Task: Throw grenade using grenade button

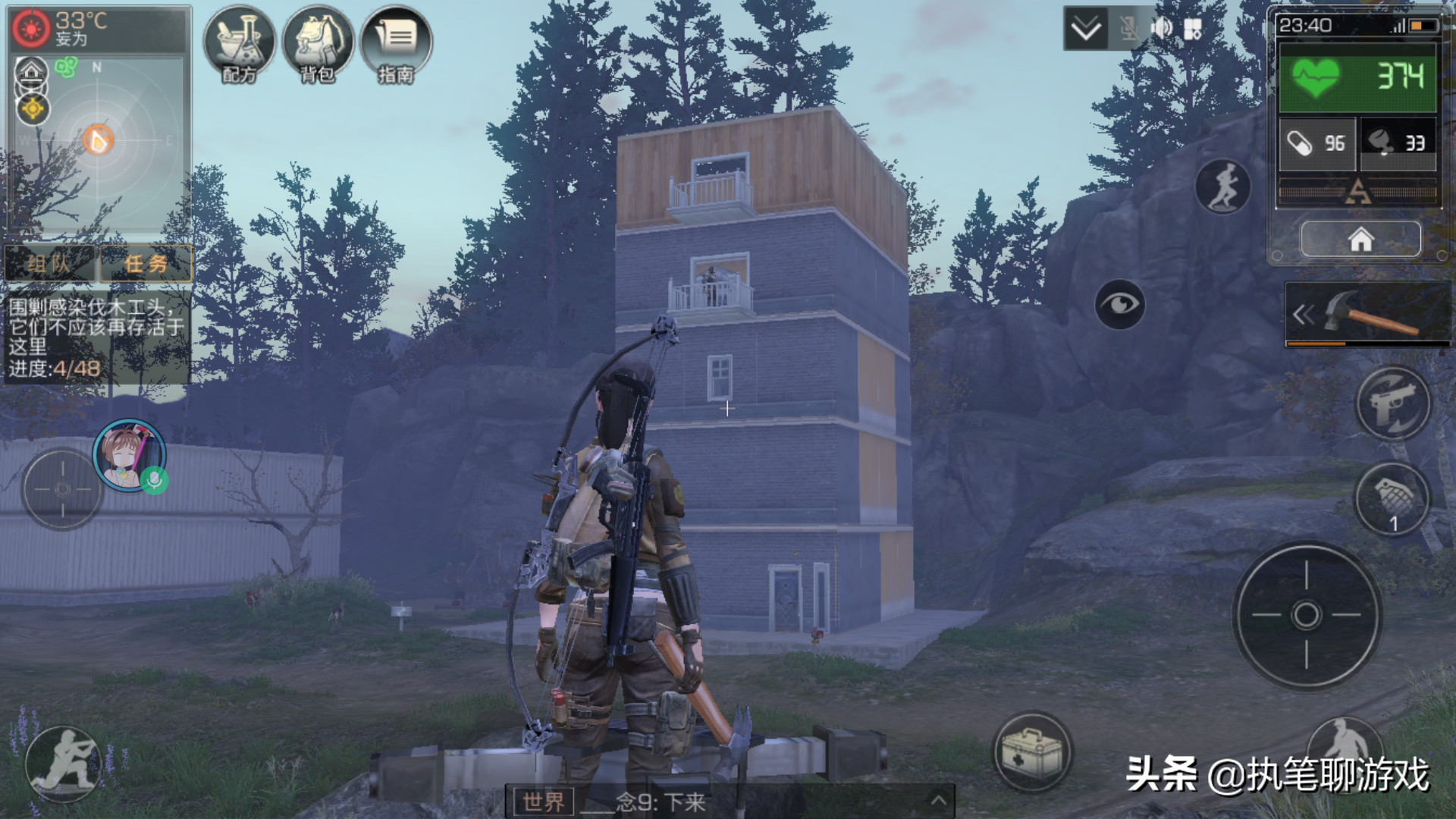Action: (x=1392, y=499)
